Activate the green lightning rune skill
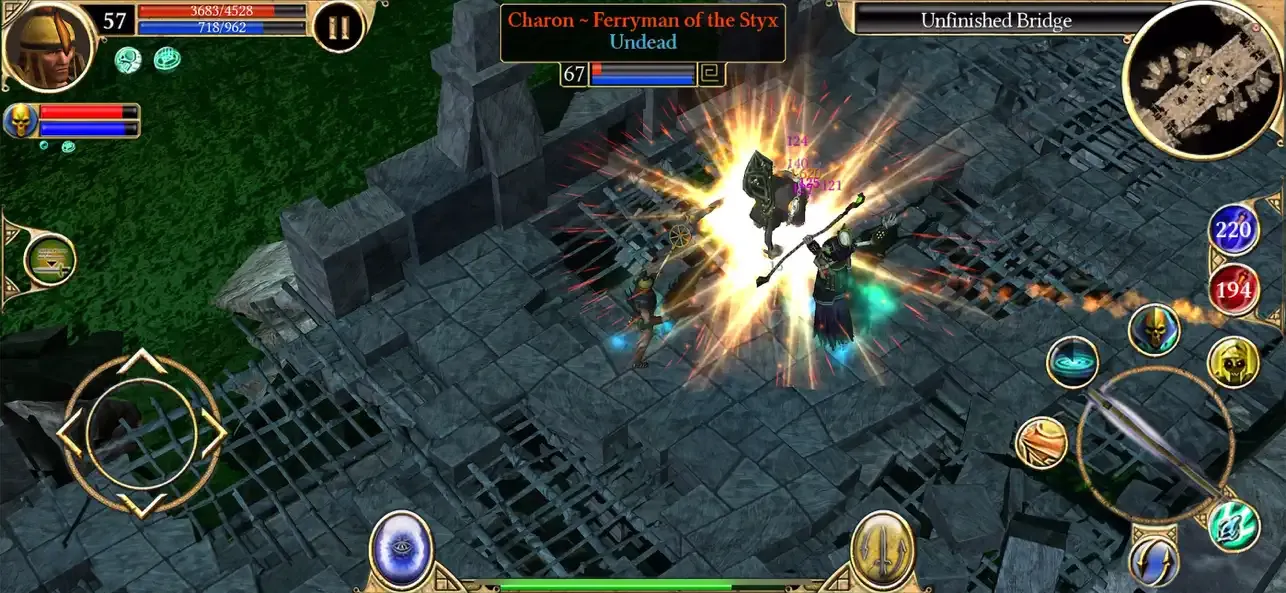 [x=1234, y=525]
